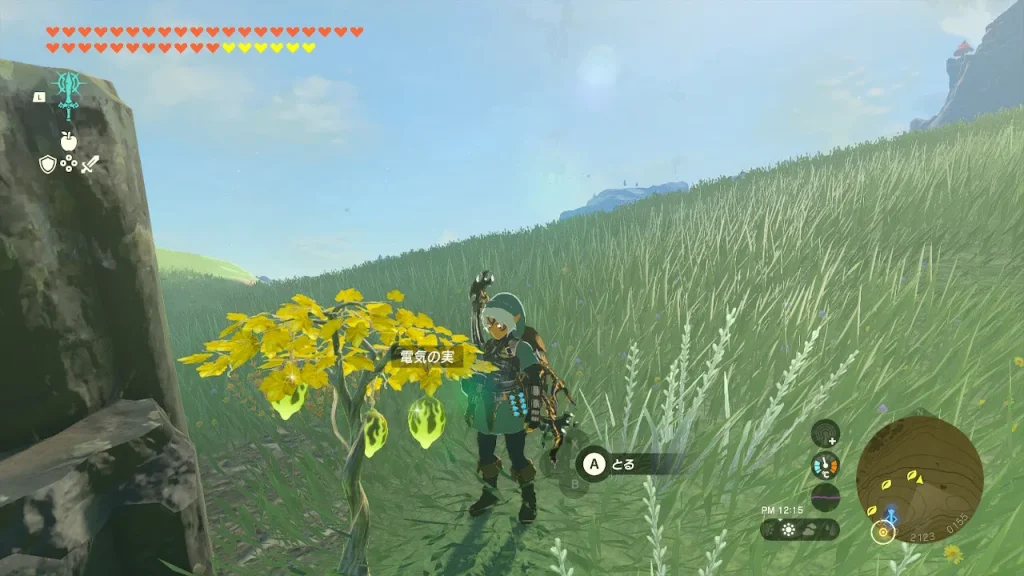The width and height of the screenshot is (1024, 576).
Task: Open the shield quick-select icon
Action: (48, 164)
